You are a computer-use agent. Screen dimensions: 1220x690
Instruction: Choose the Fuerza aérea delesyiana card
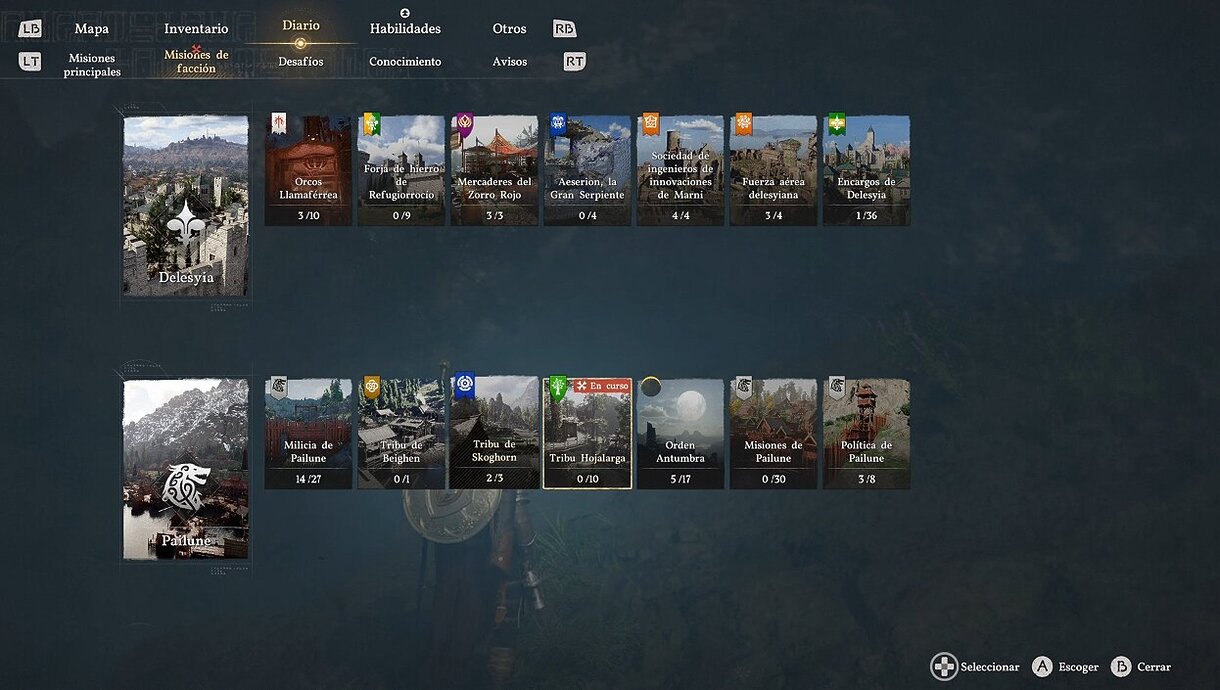tap(773, 170)
